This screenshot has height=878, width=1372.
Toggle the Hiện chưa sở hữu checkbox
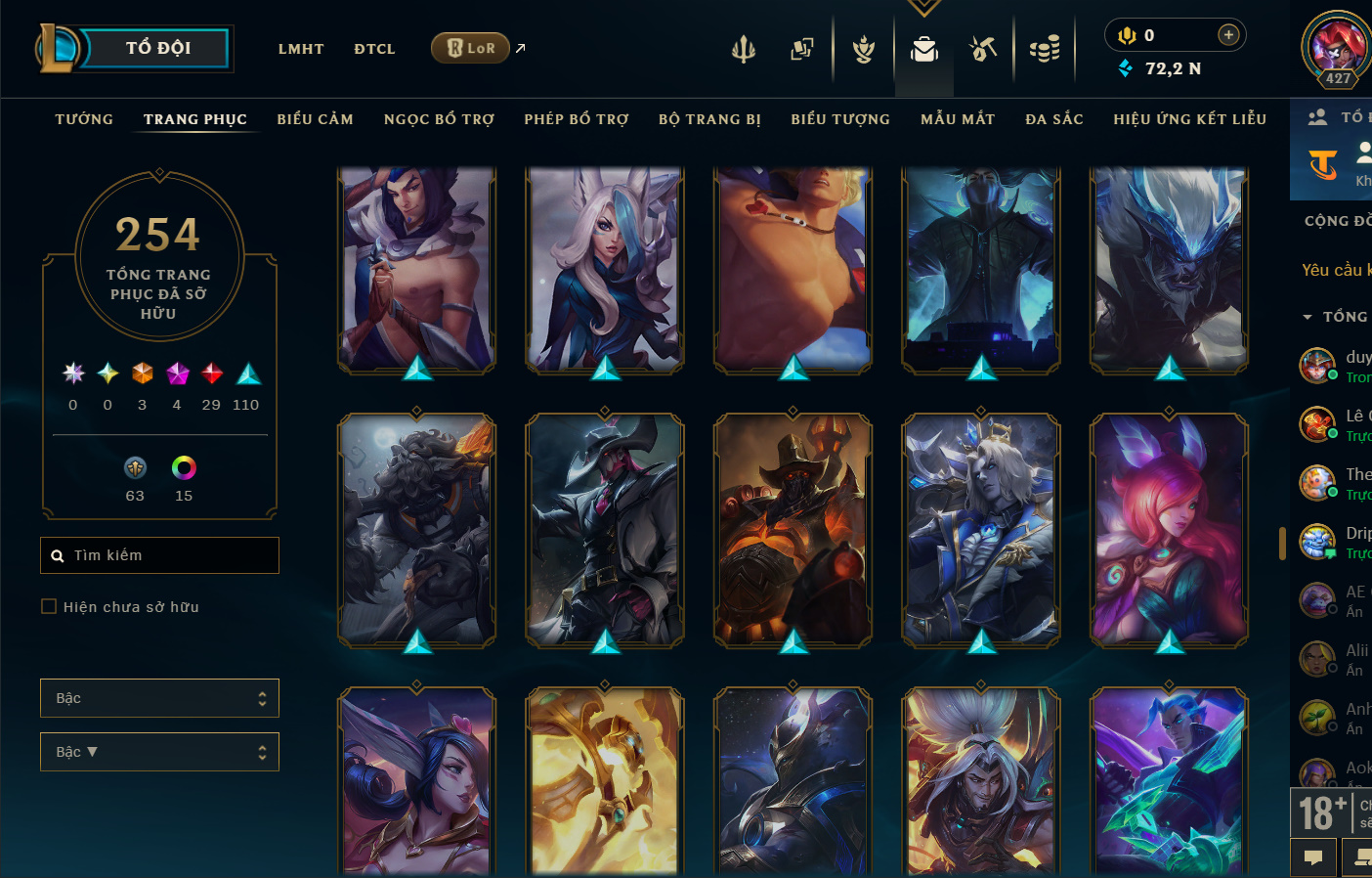pos(49,607)
